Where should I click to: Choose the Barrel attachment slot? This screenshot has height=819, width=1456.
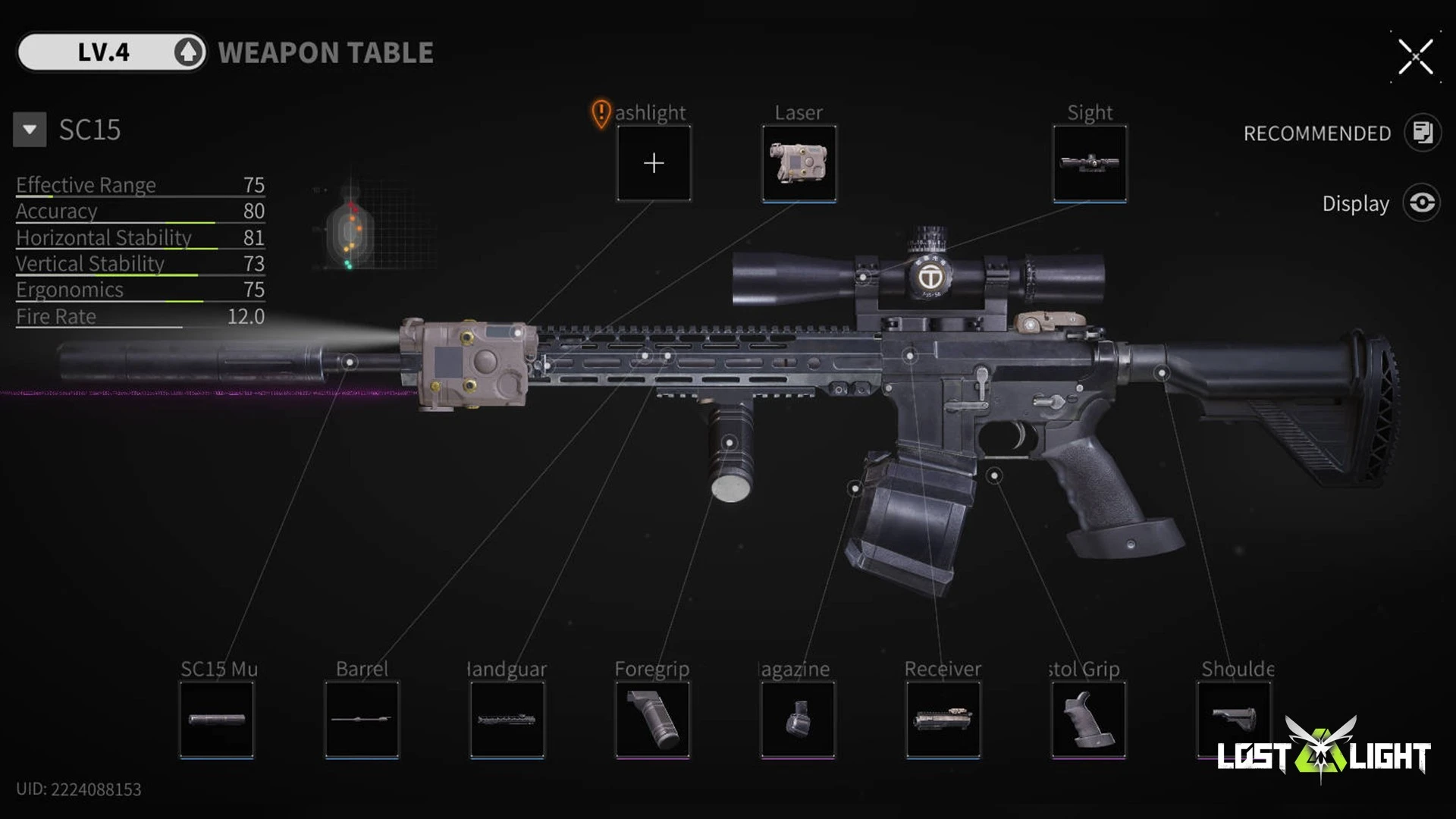[x=362, y=719]
